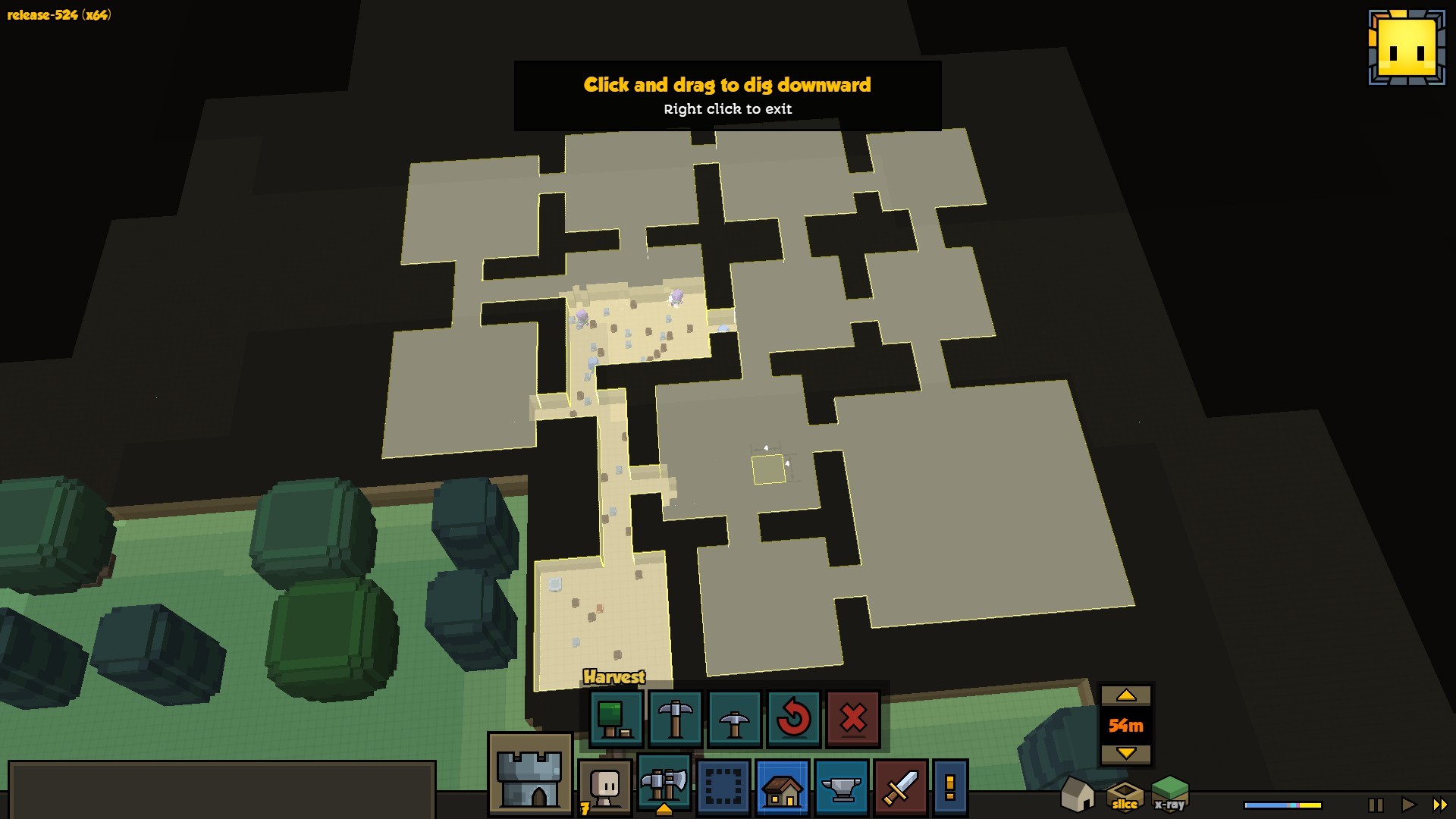1456x819 pixels.
Task: Click the red X cancel tool
Action: point(853,718)
